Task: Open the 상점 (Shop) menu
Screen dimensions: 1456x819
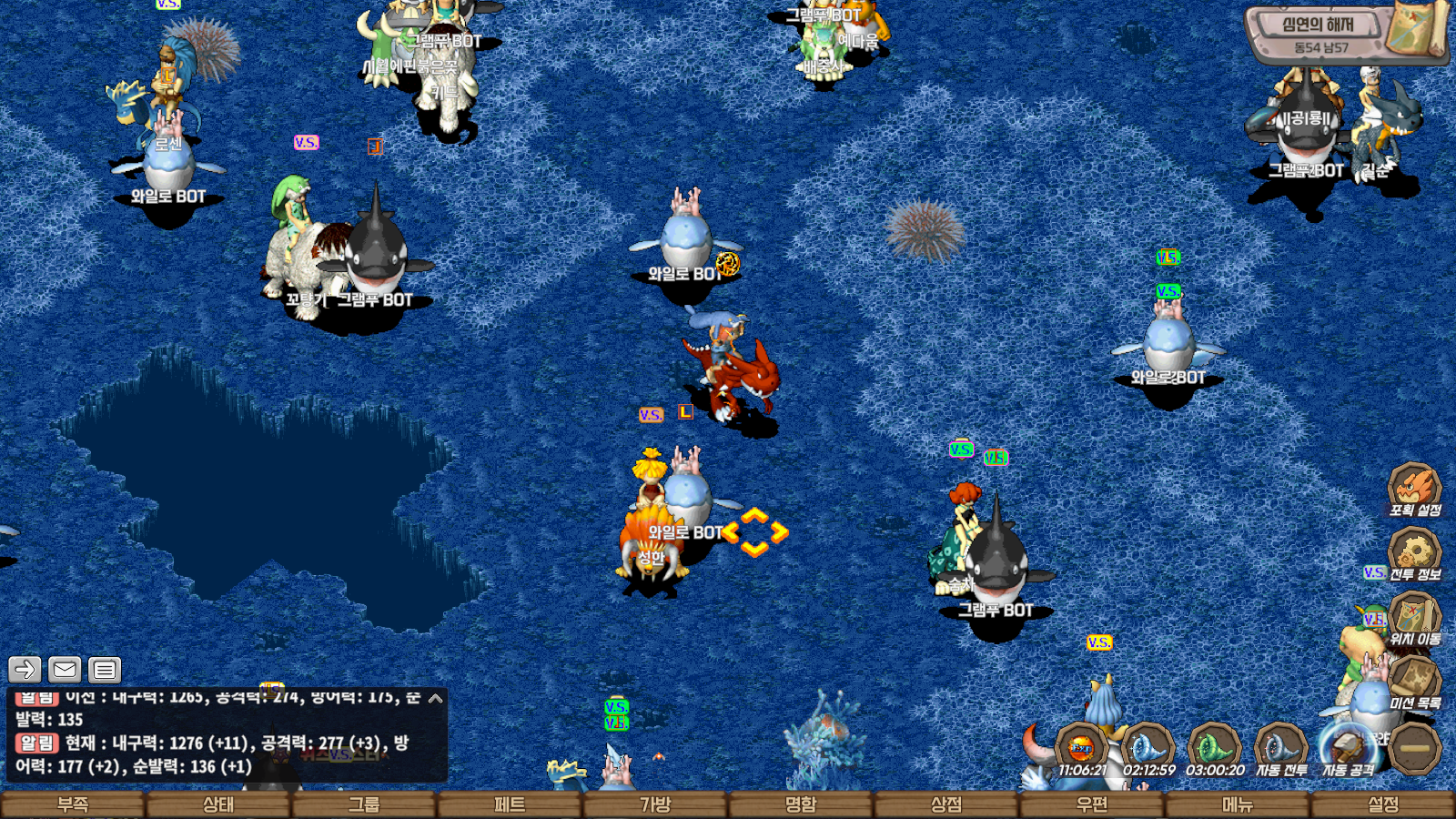Action: 946,804
